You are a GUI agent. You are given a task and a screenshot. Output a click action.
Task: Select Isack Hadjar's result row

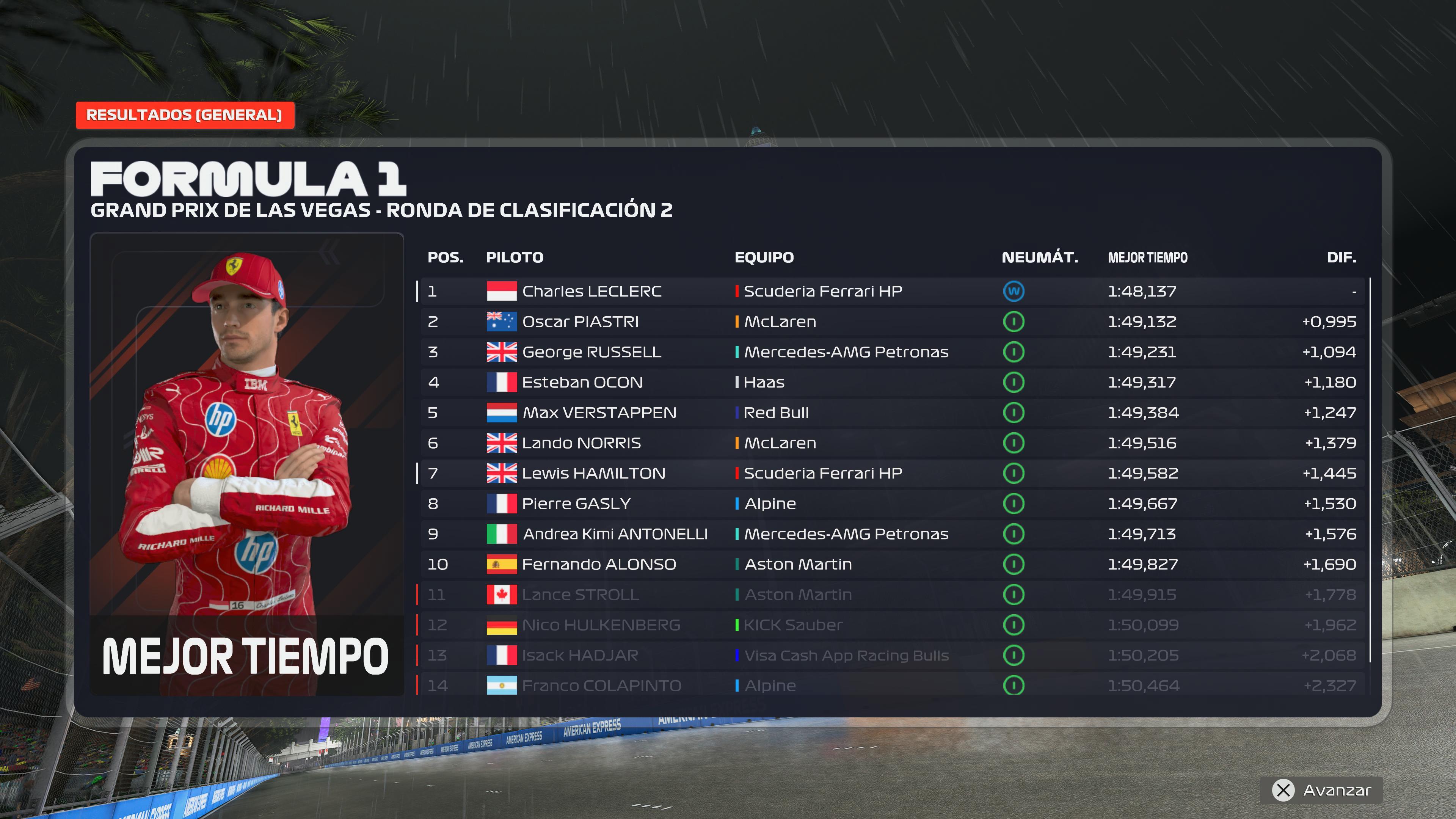point(891,655)
